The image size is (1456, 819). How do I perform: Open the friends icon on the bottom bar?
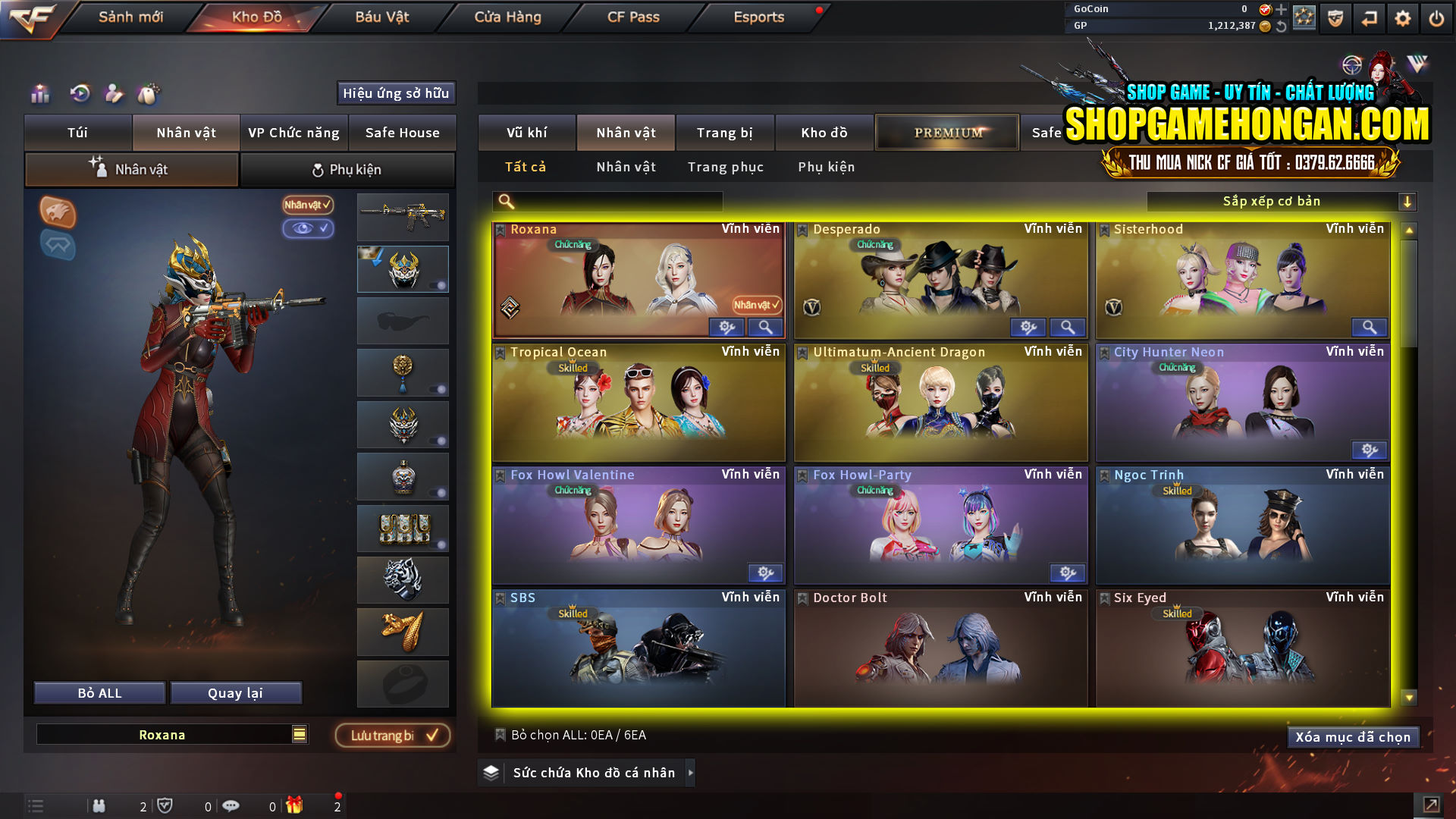[x=99, y=806]
